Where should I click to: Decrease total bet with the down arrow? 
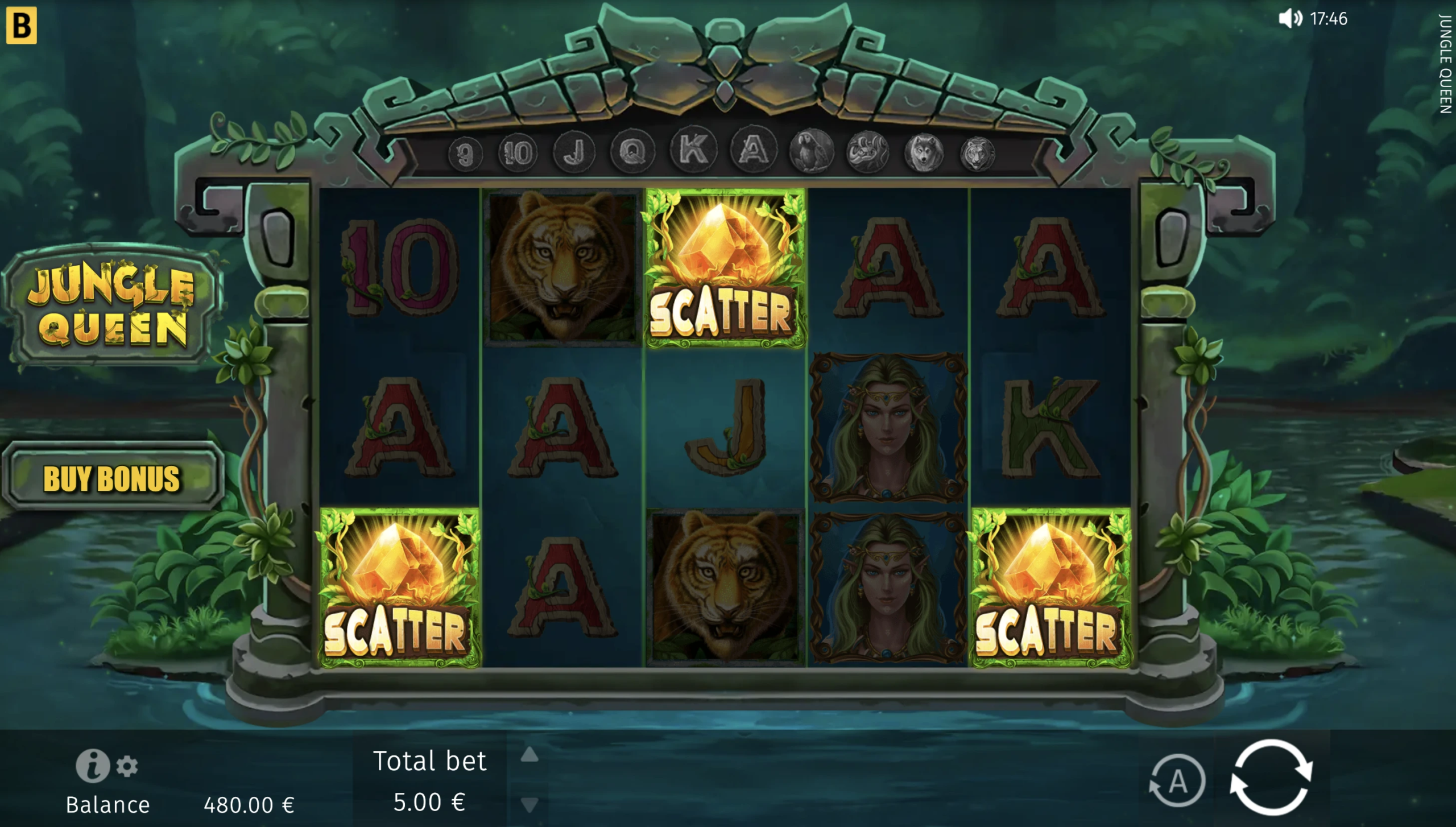[x=530, y=804]
